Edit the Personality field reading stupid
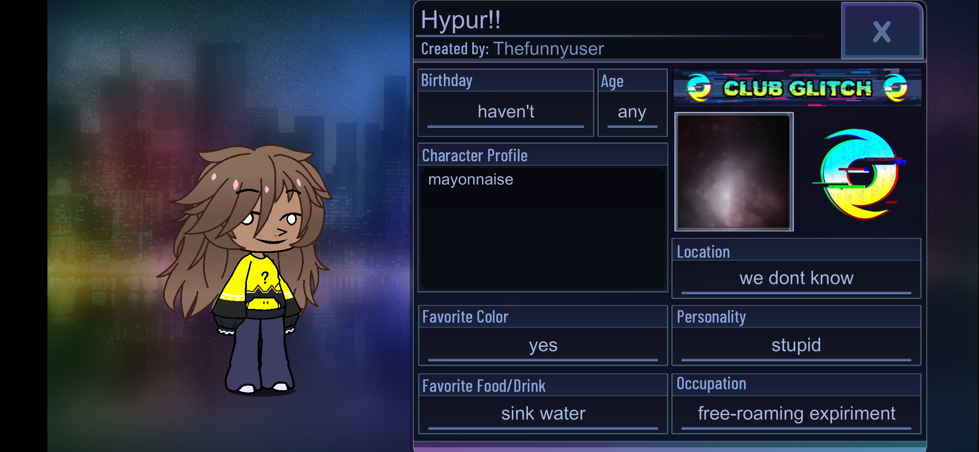This screenshot has height=452, width=979. pyautogui.click(x=796, y=345)
